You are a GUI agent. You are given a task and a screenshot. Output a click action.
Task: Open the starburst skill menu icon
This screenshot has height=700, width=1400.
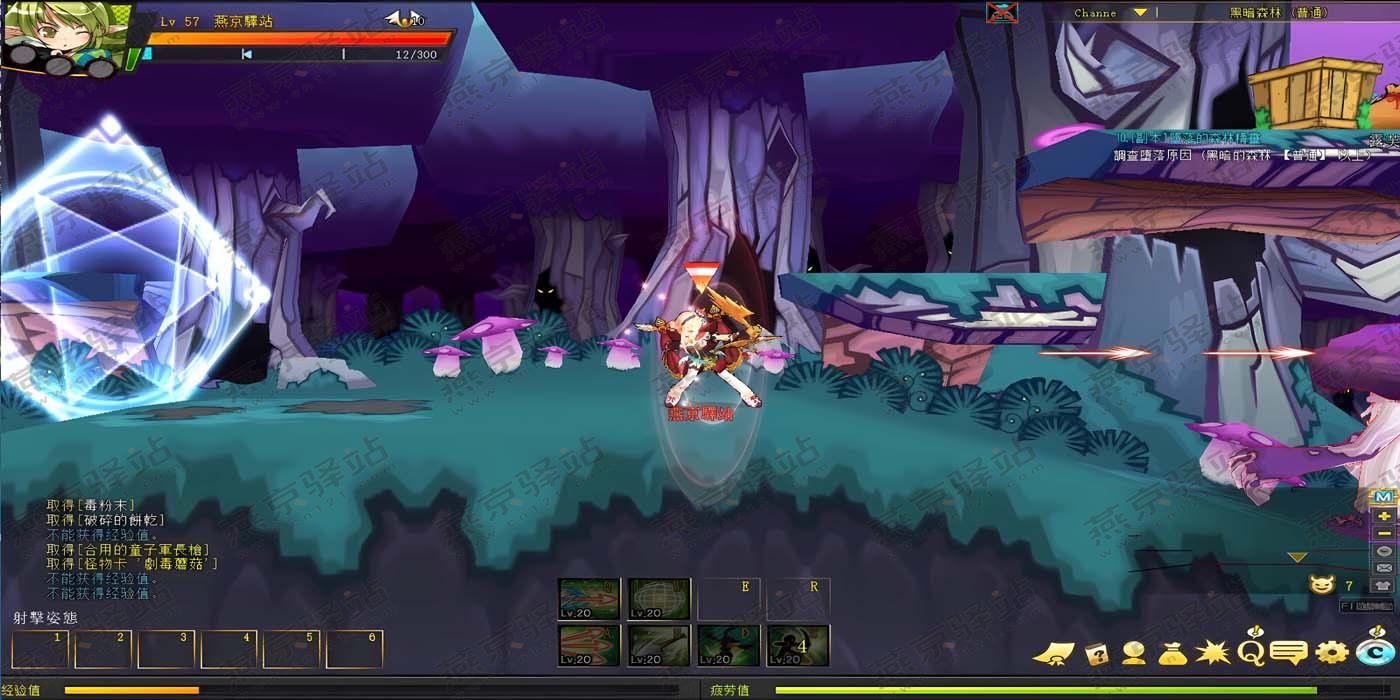1212,653
